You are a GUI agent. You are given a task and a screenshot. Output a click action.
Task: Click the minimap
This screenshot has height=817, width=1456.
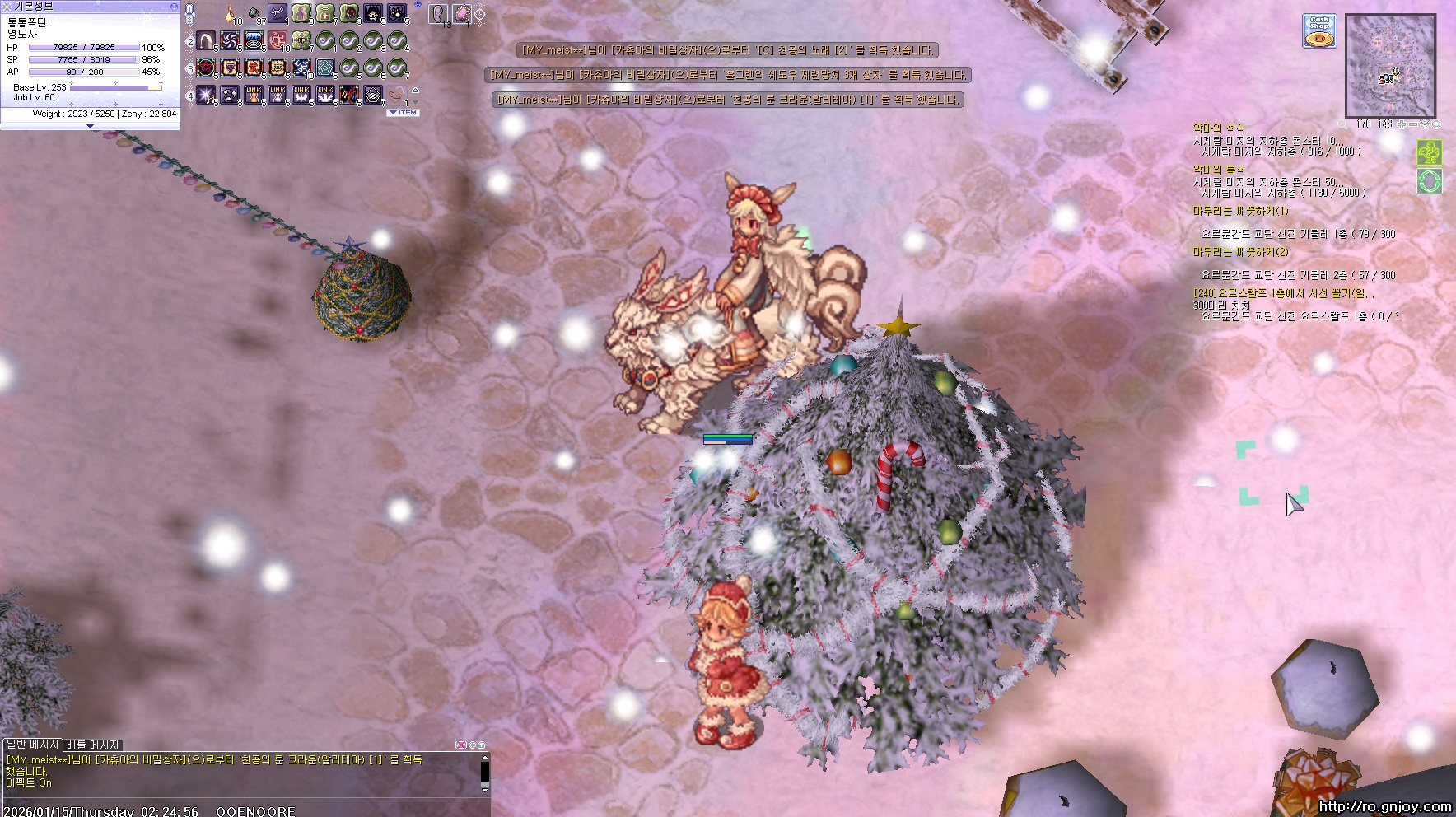[1390, 65]
